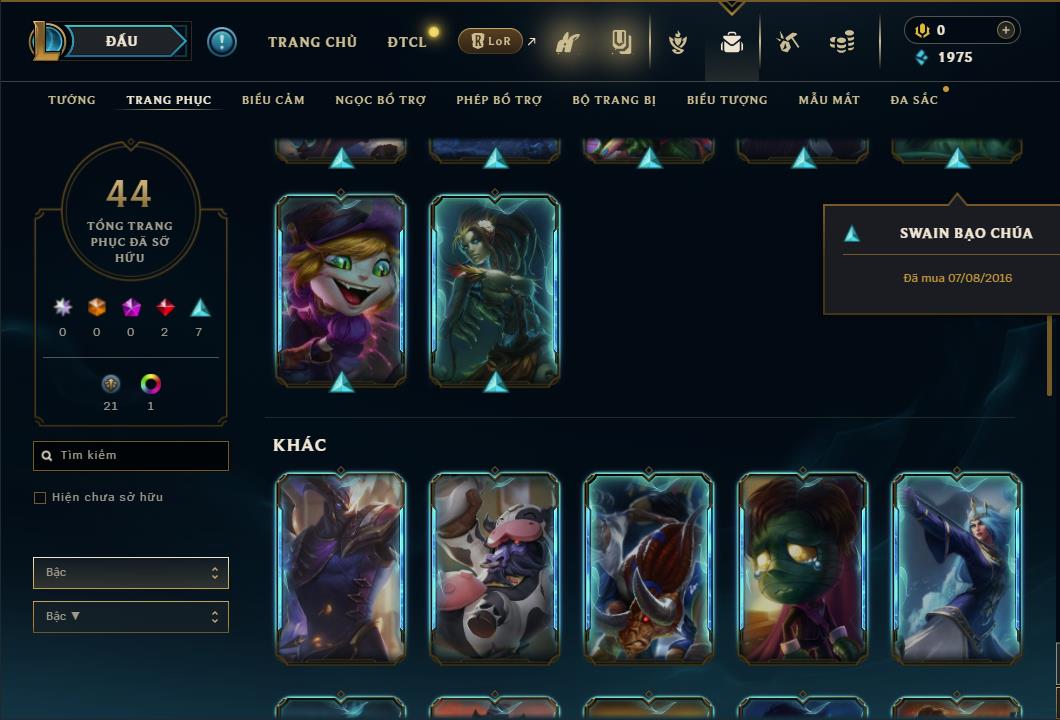This screenshot has height=720, width=1060.
Task: Switch to the TƯỚNG tab
Action: 72,100
